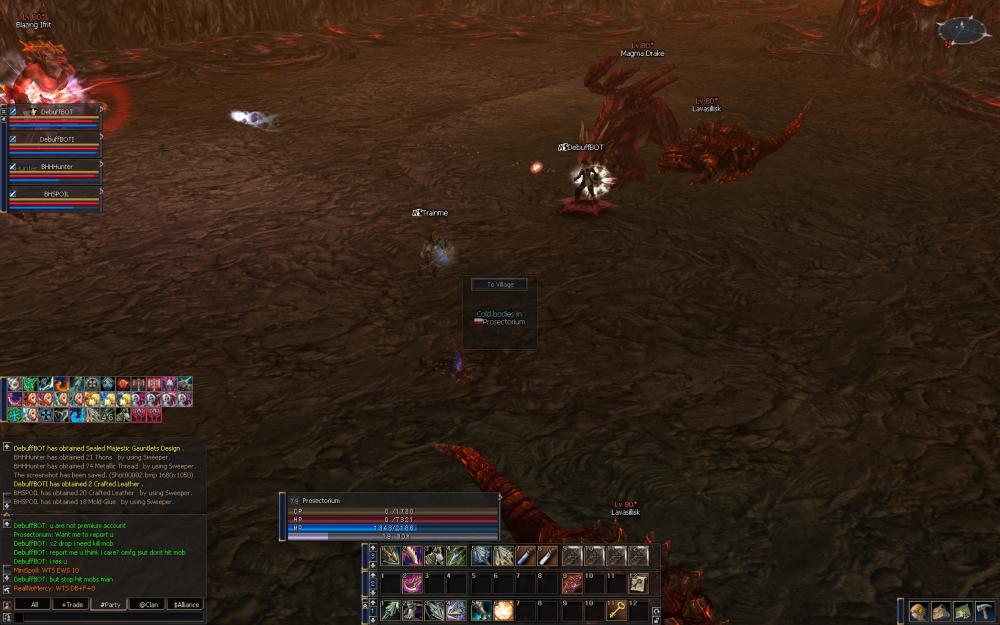The image size is (1000, 625).
Task: Activate the pink swirl skill icon
Action: click(411, 583)
